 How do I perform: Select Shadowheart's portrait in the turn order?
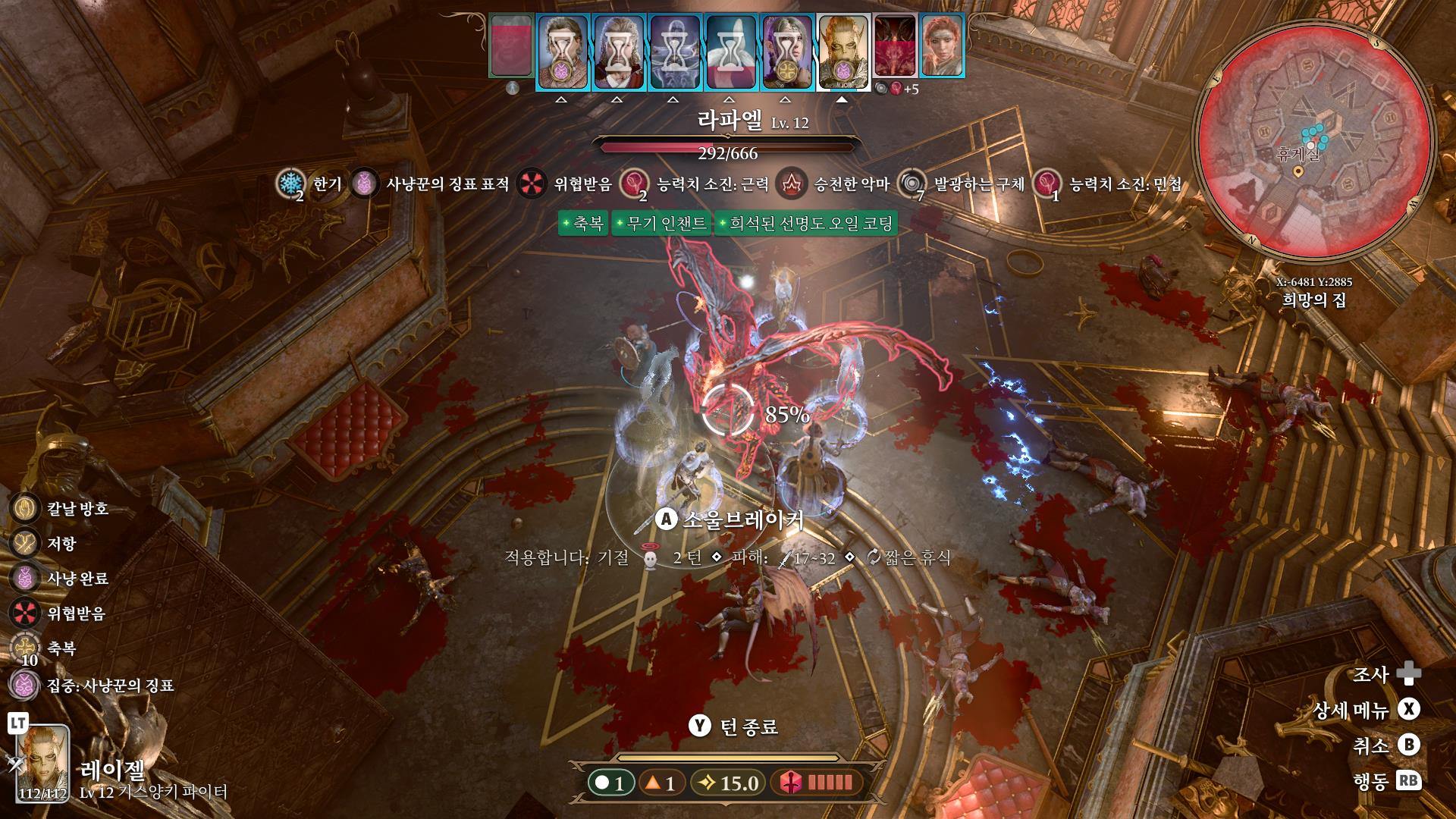[x=786, y=52]
